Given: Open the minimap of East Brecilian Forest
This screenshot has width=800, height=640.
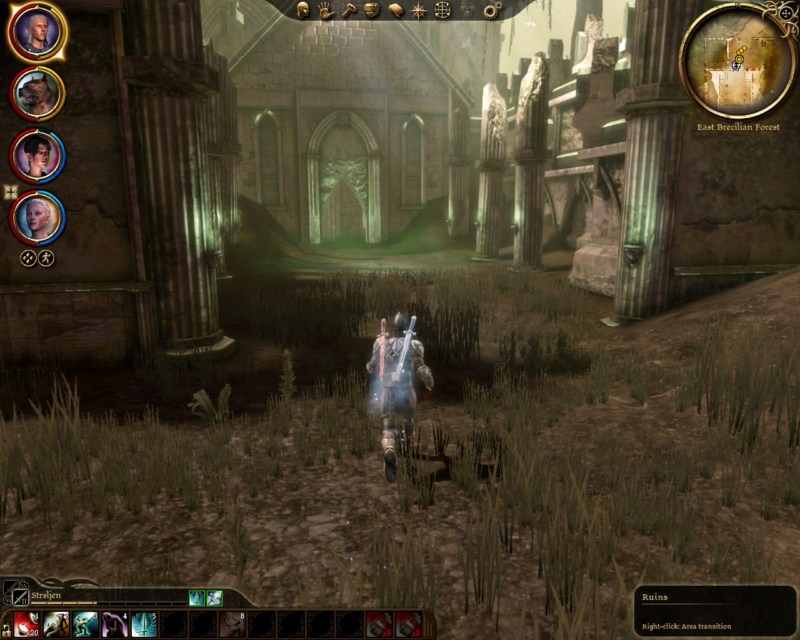Looking at the screenshot, I should tap(738, 60).
